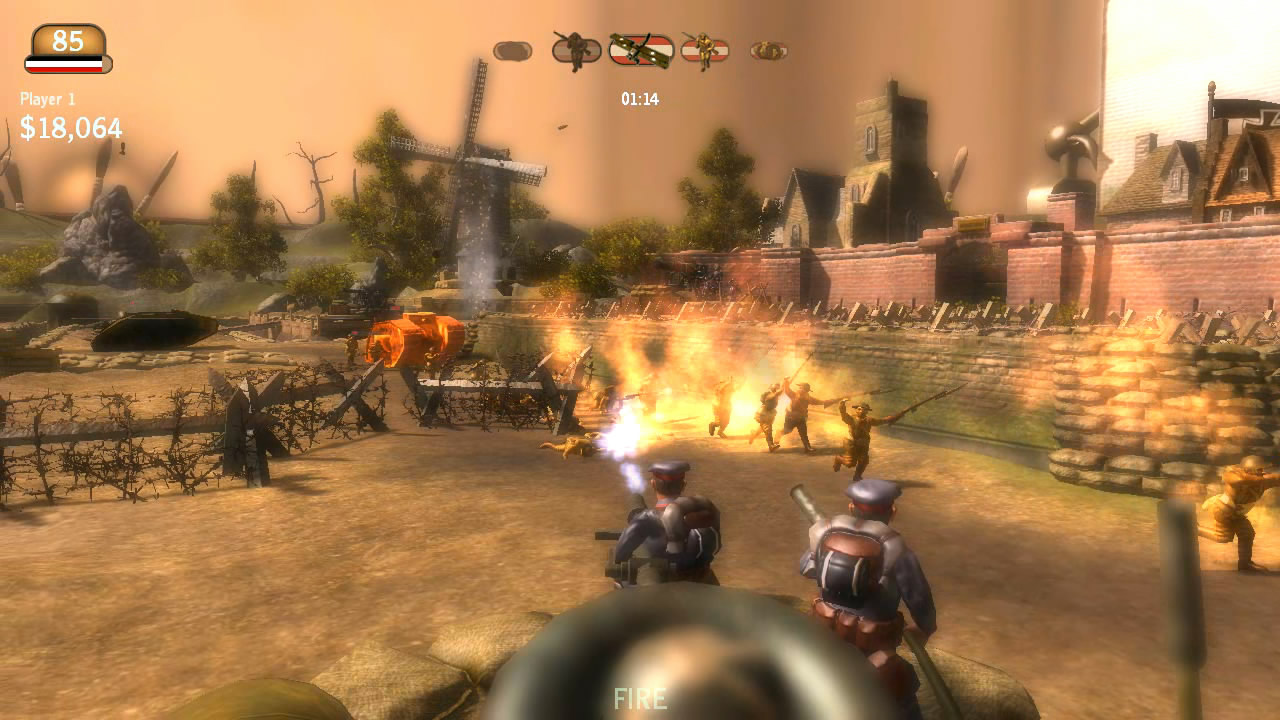Click the empty faded wave pill

[512, 50]
